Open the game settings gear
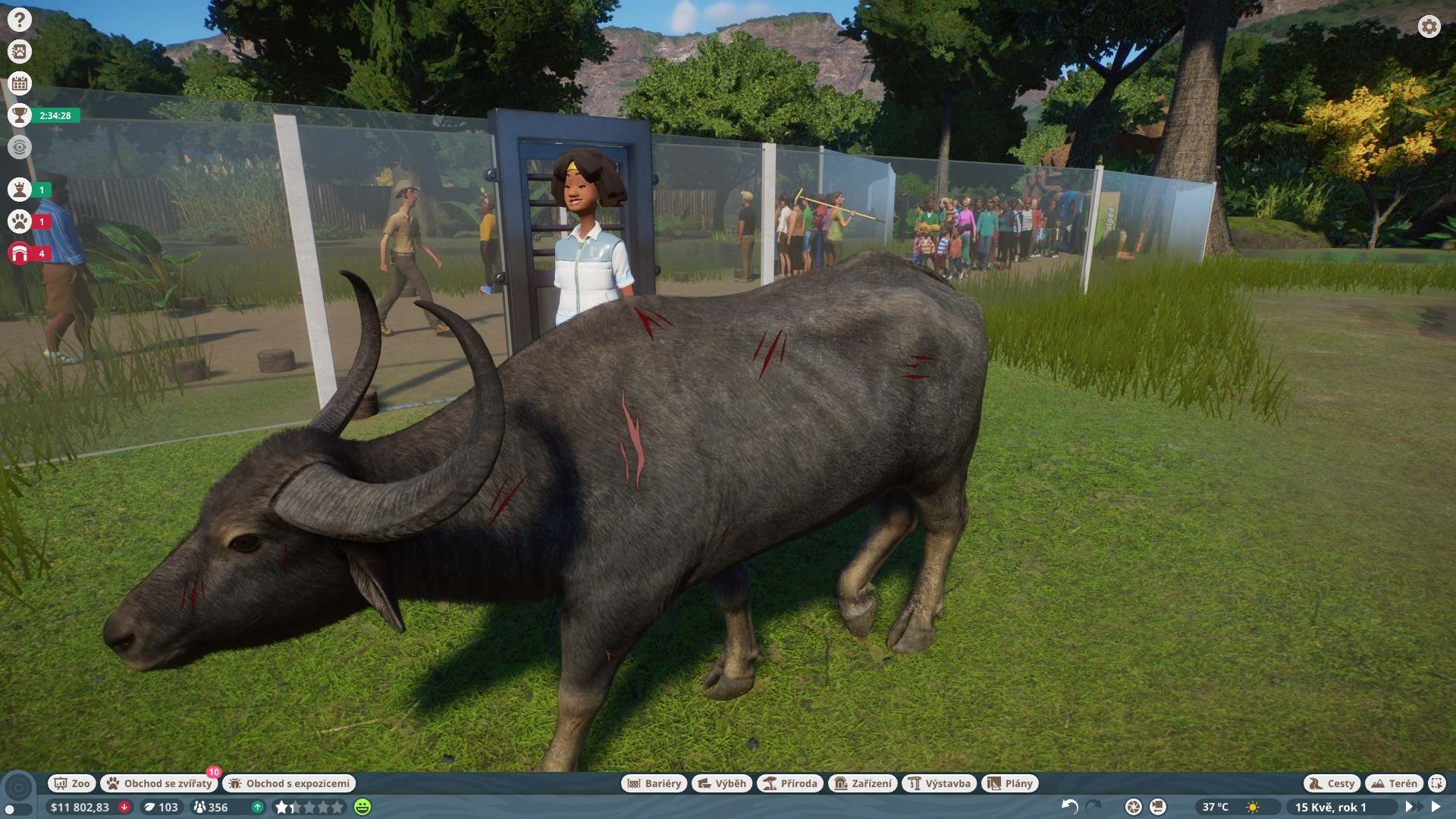The image size is (1456, 819). coord(1429,26)
